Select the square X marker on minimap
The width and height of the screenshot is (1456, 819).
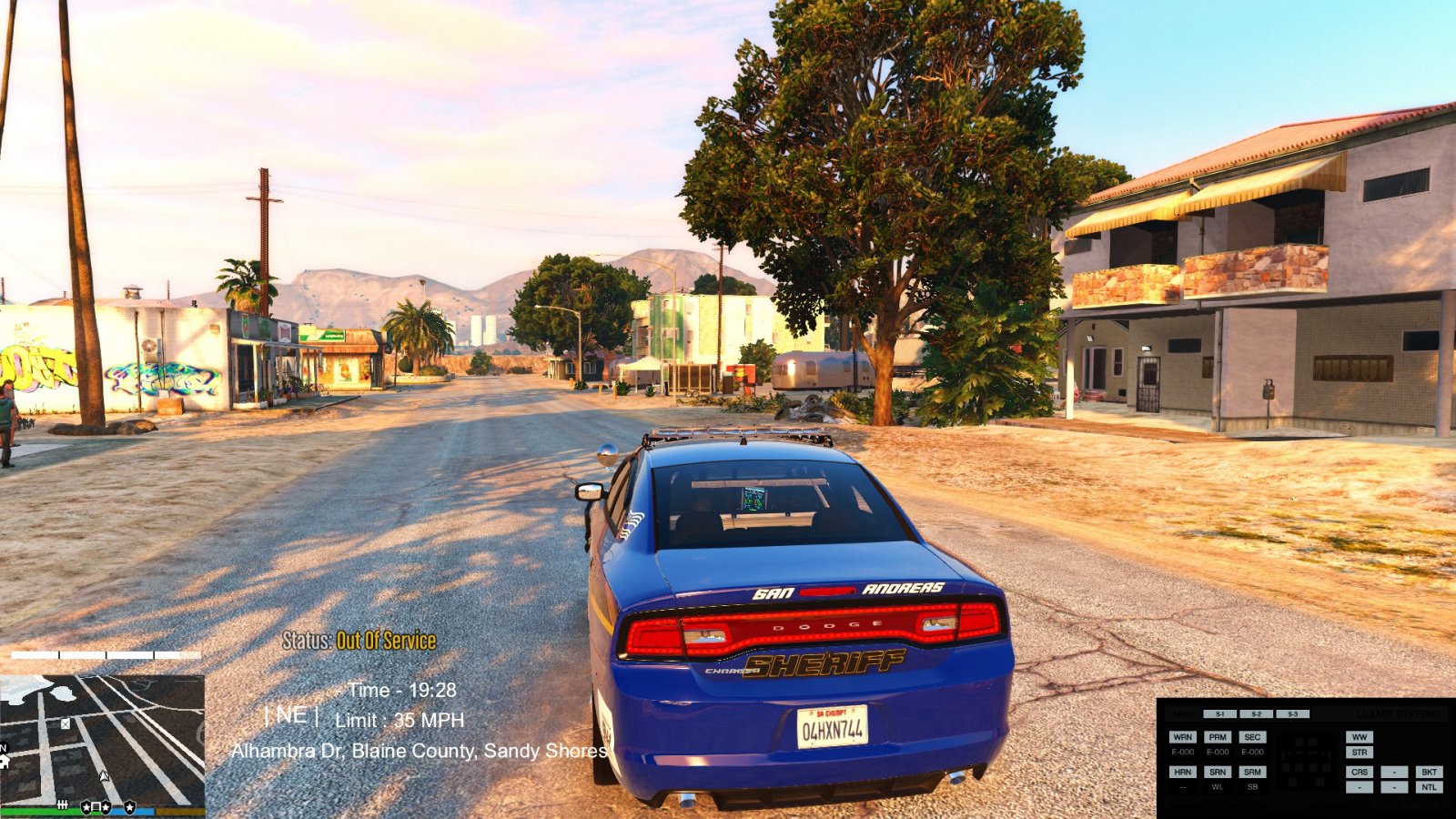click(x=66, y=724)
